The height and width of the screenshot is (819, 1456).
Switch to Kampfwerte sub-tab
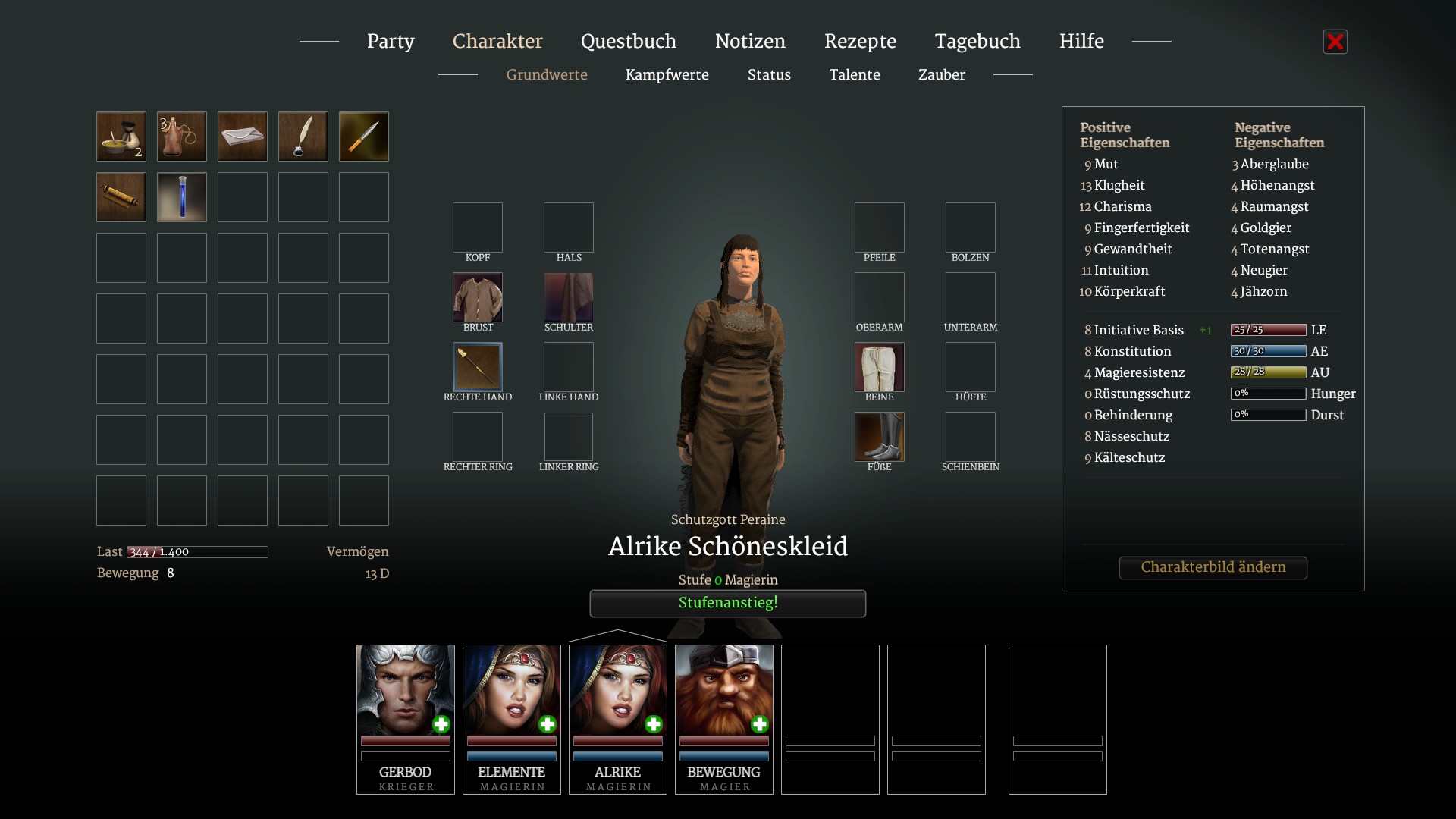point(667,75)
